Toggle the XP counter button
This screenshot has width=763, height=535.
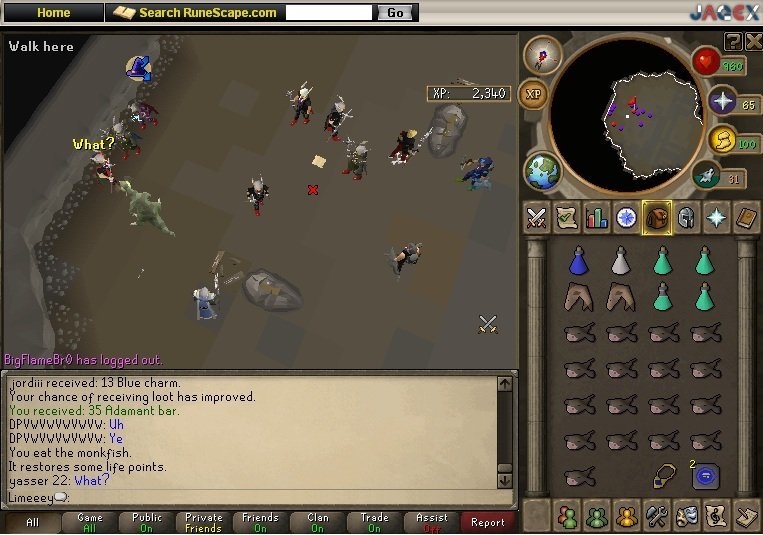point(535,93)
